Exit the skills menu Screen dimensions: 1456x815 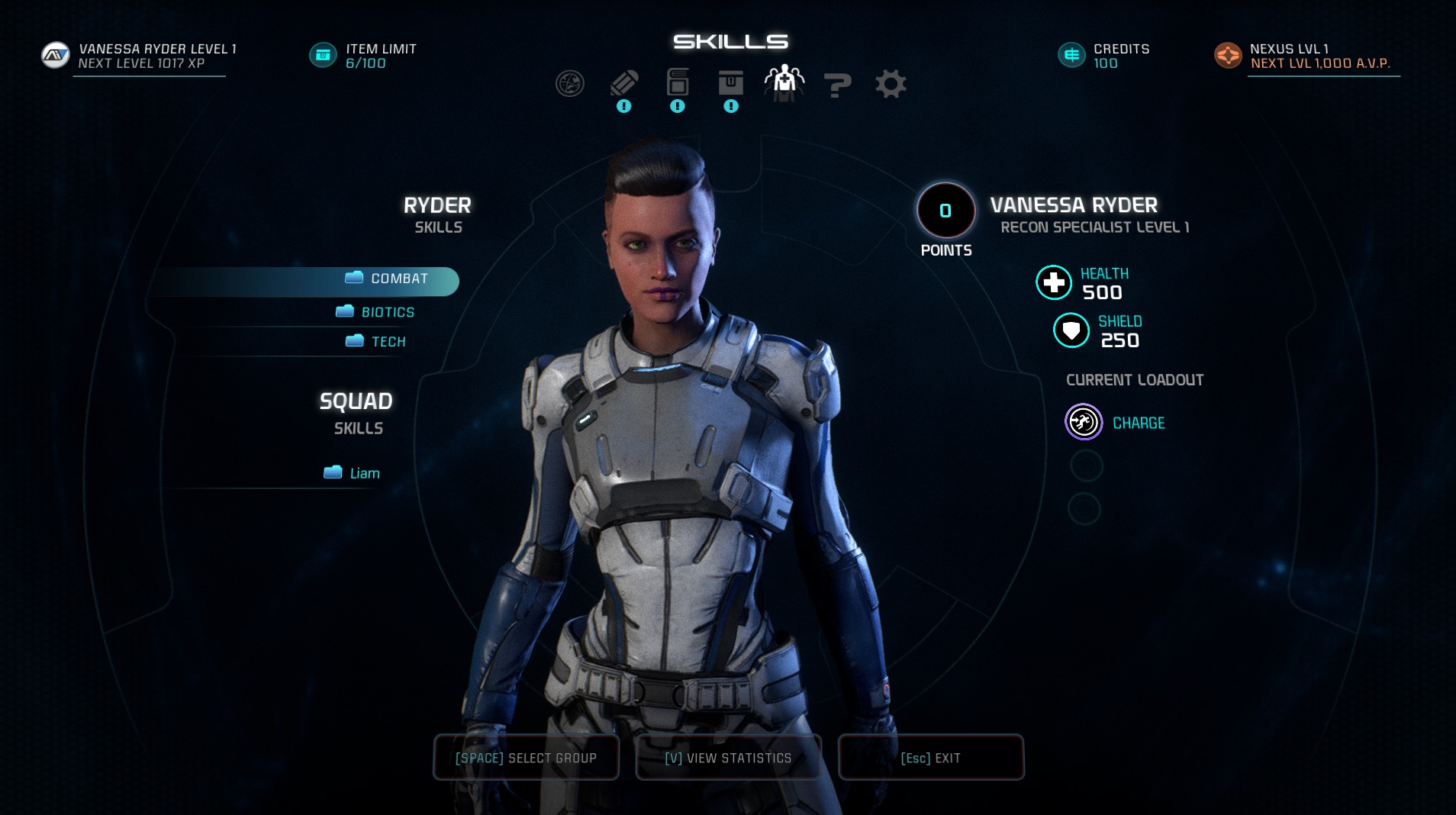[x=930, y=758]
